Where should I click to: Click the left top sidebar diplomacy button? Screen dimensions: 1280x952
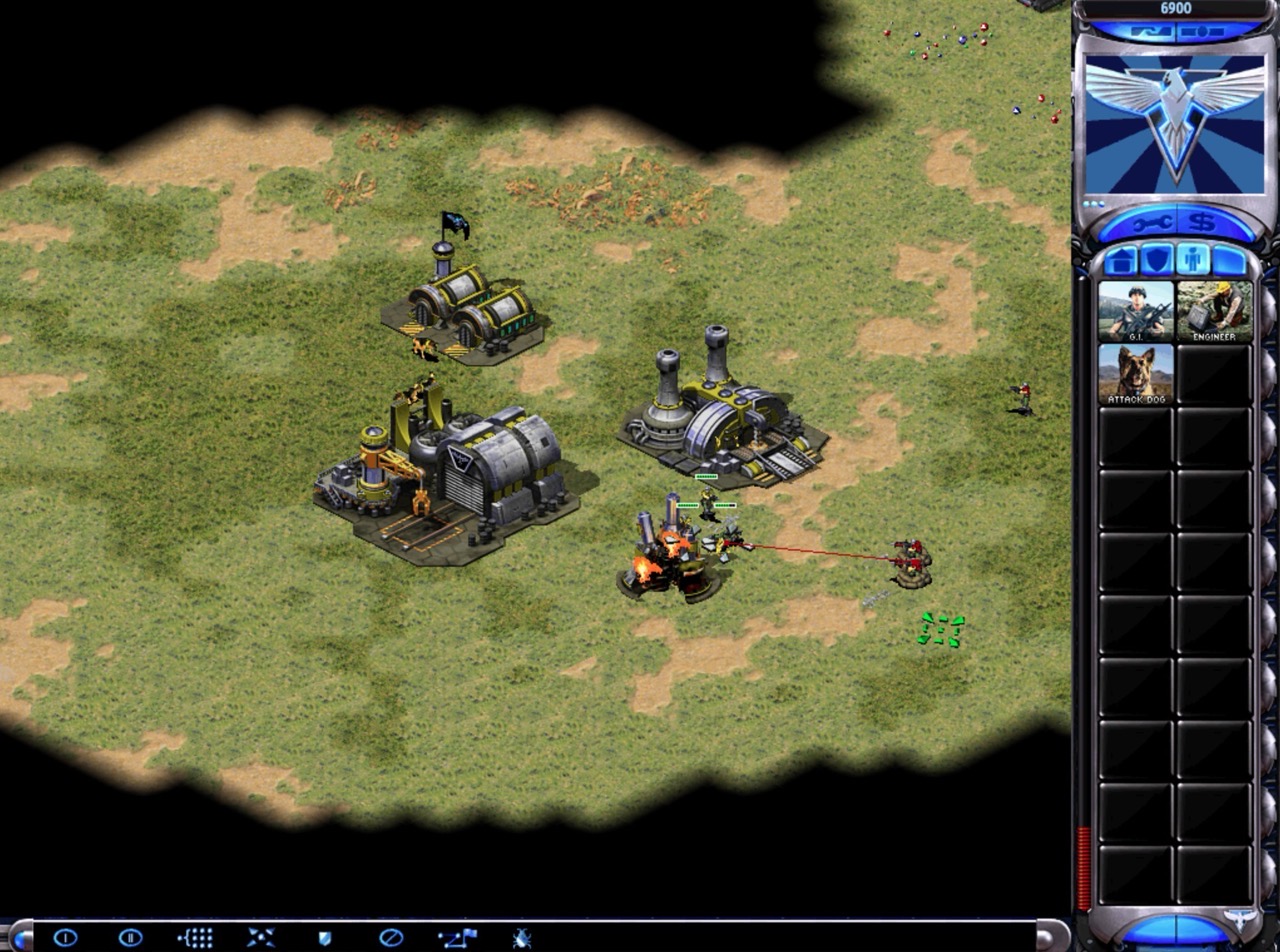1148,32
